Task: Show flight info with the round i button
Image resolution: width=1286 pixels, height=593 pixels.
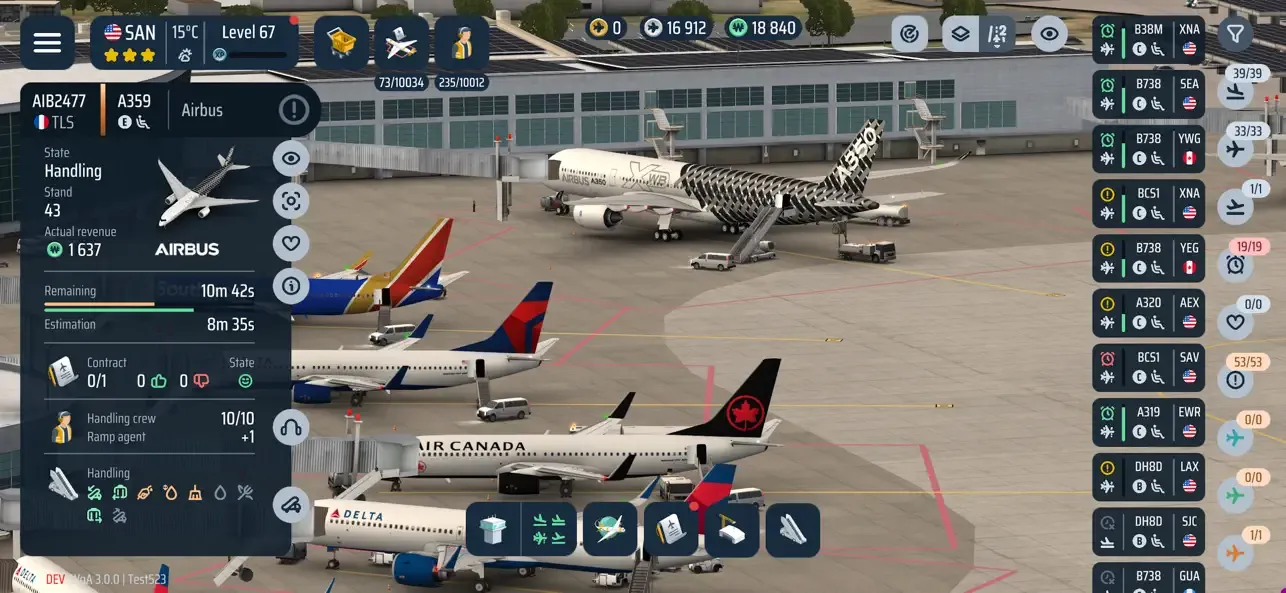Action: coord(291,286)
